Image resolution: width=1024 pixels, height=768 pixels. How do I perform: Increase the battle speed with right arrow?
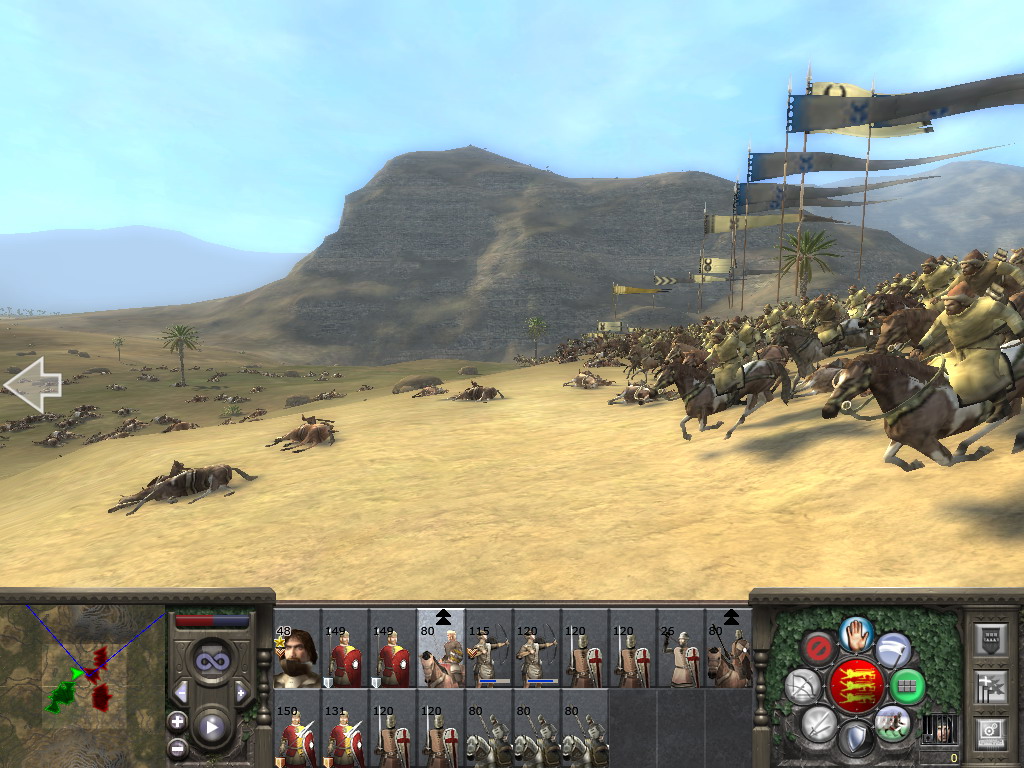point(240,692)
